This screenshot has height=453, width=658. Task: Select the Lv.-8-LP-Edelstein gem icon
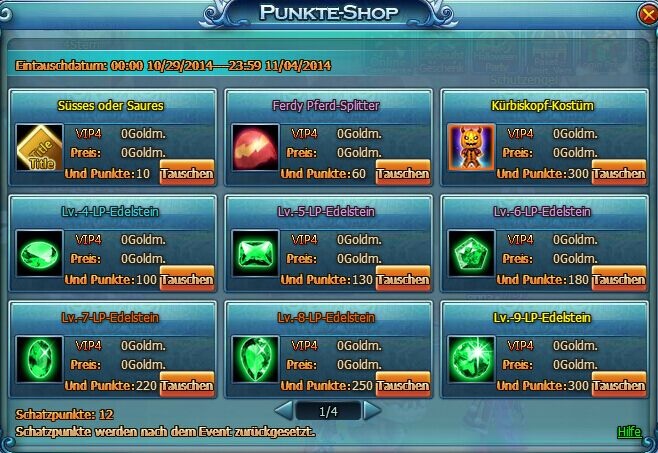255,359
